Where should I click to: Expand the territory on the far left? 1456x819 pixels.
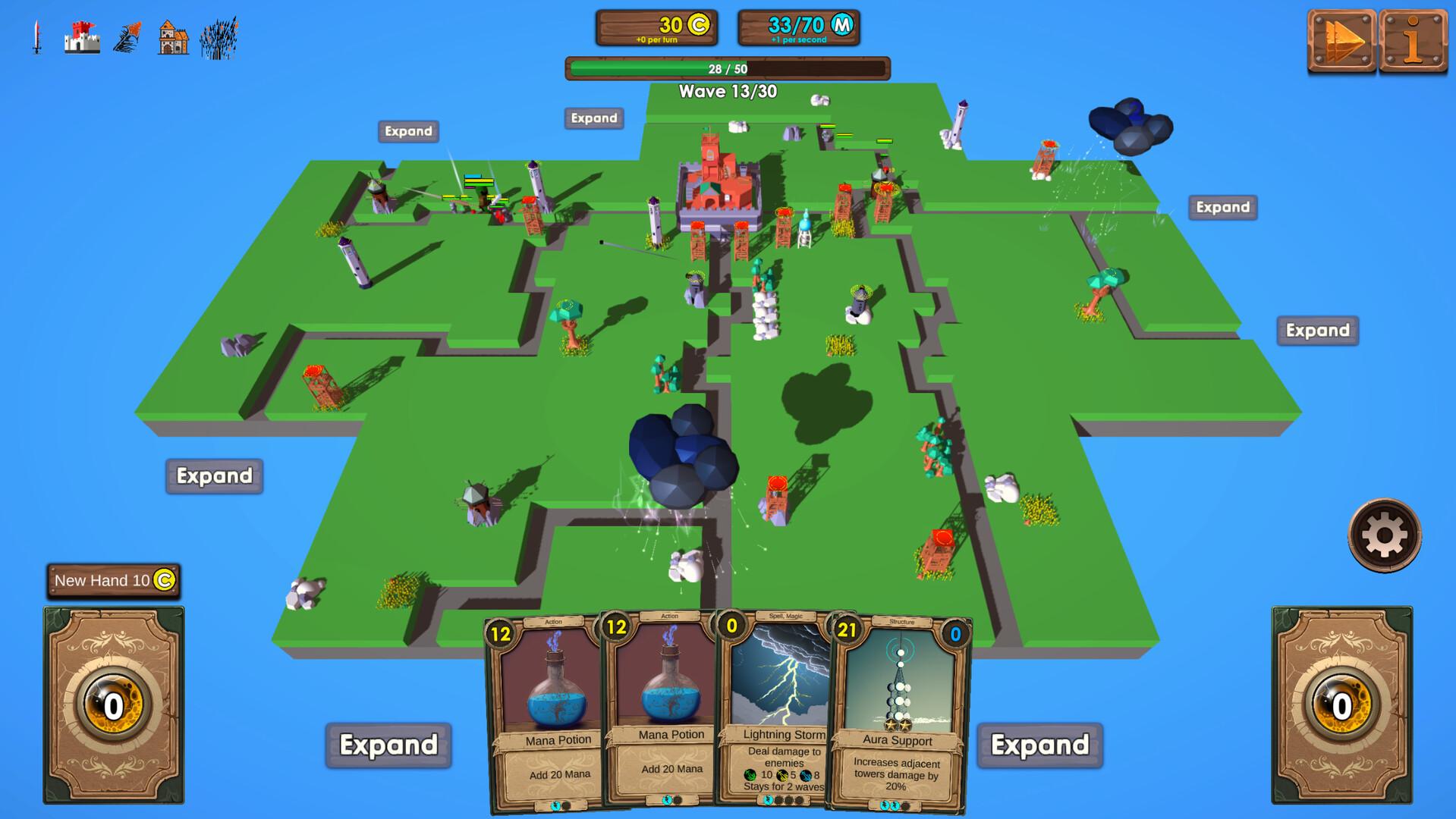tap(214, 476)
